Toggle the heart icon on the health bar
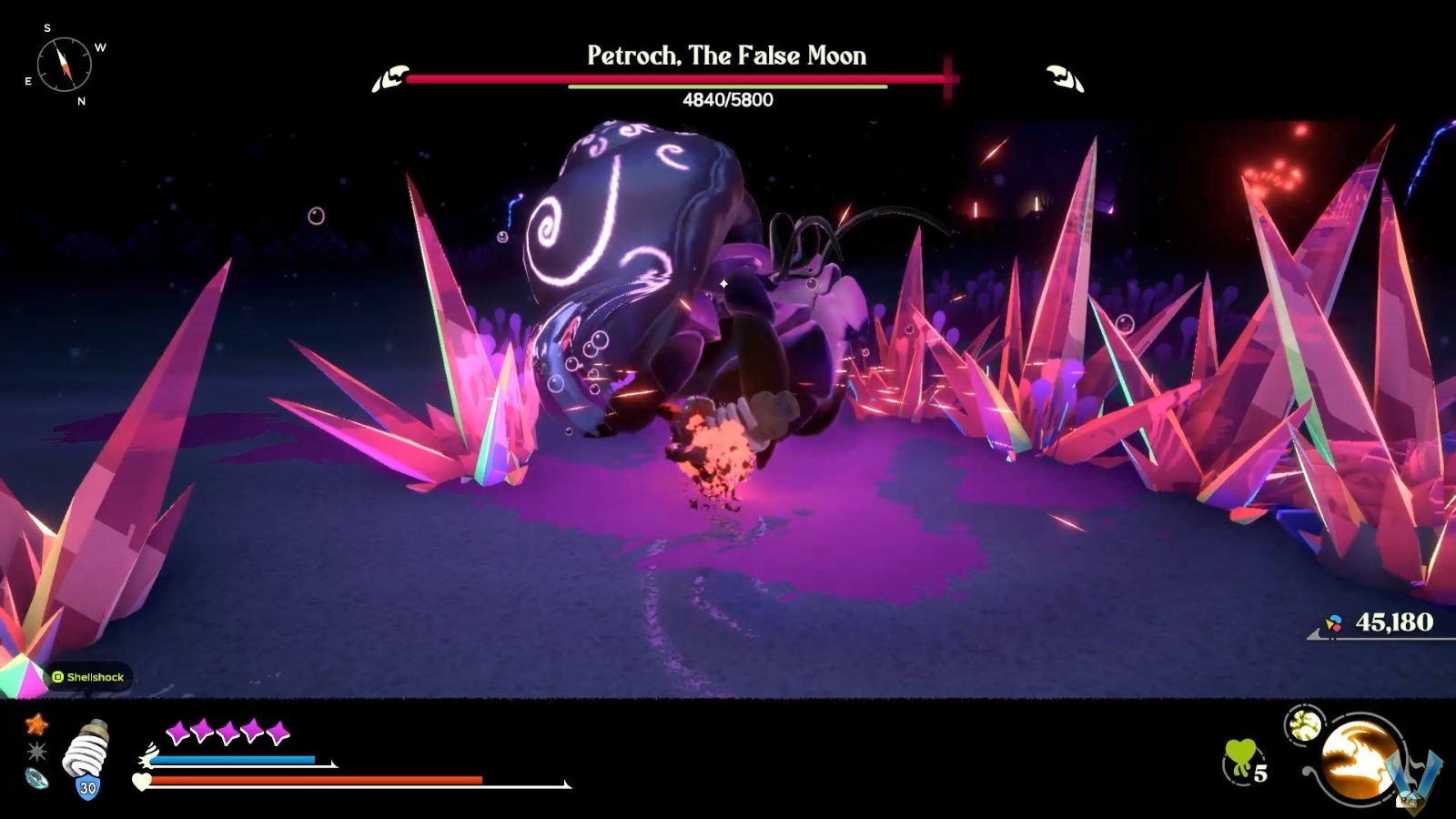The image size is (1456, 819). pos(142,781)
